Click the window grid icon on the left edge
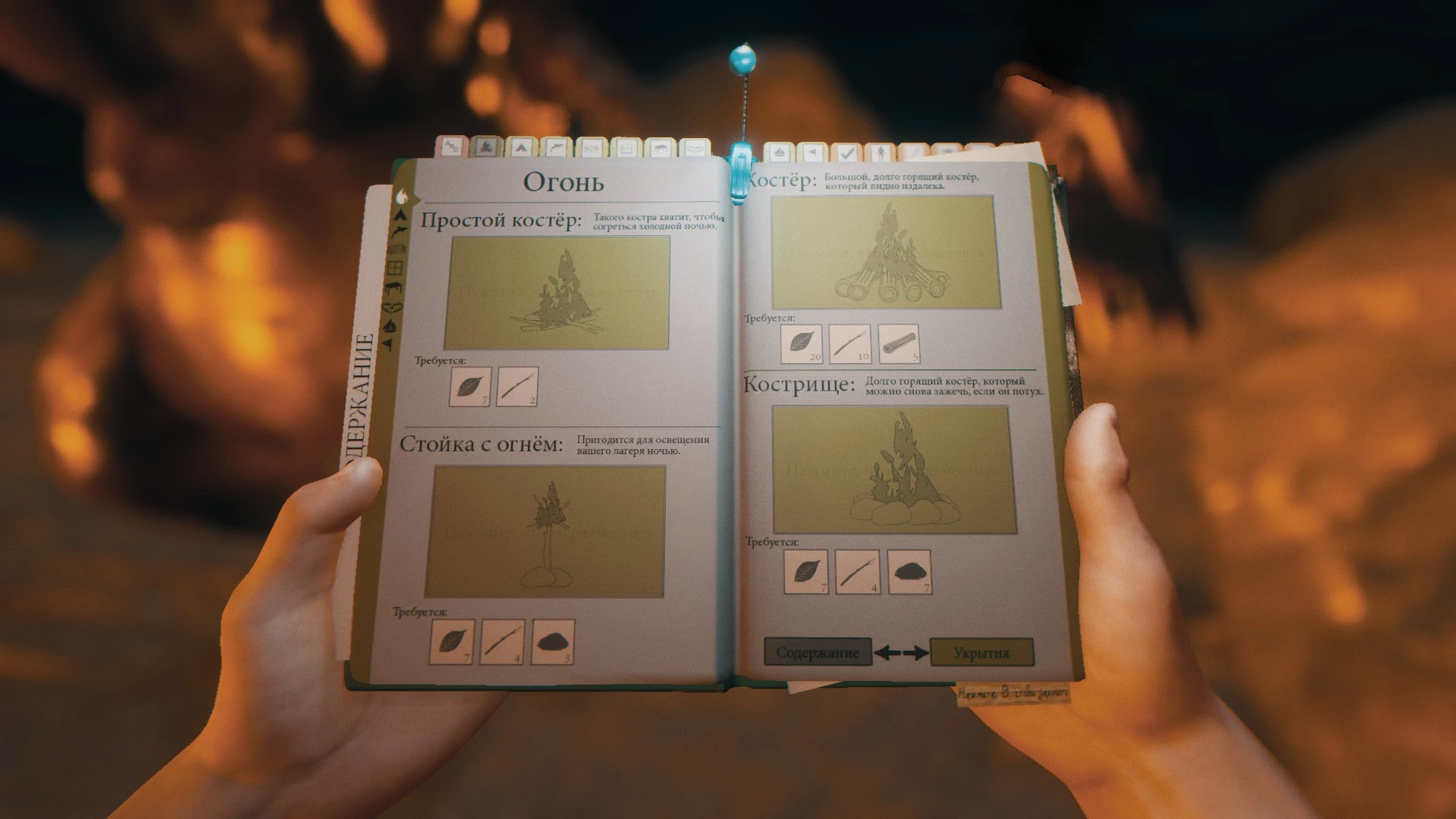 pos(395,268)
